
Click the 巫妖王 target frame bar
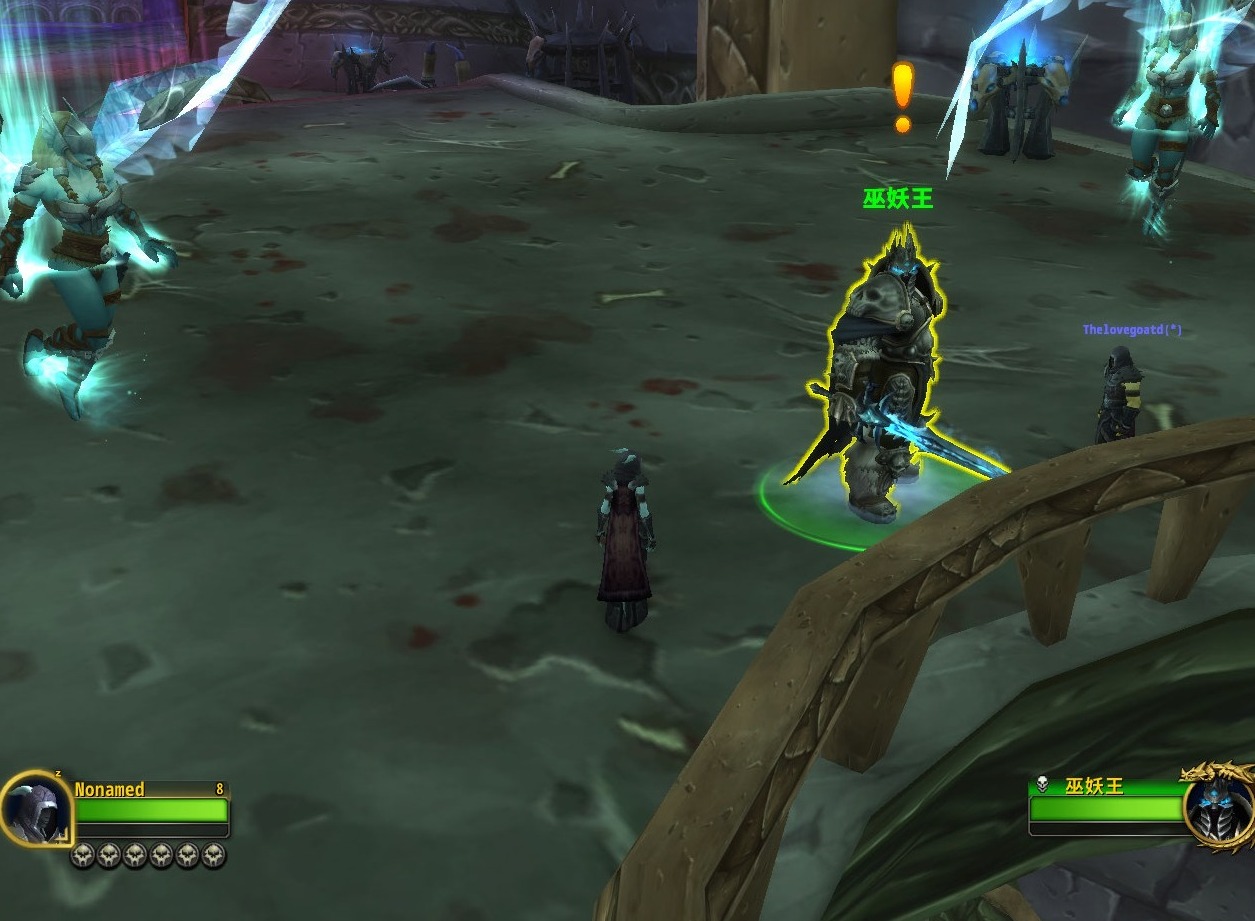[x=1105, y=807]
